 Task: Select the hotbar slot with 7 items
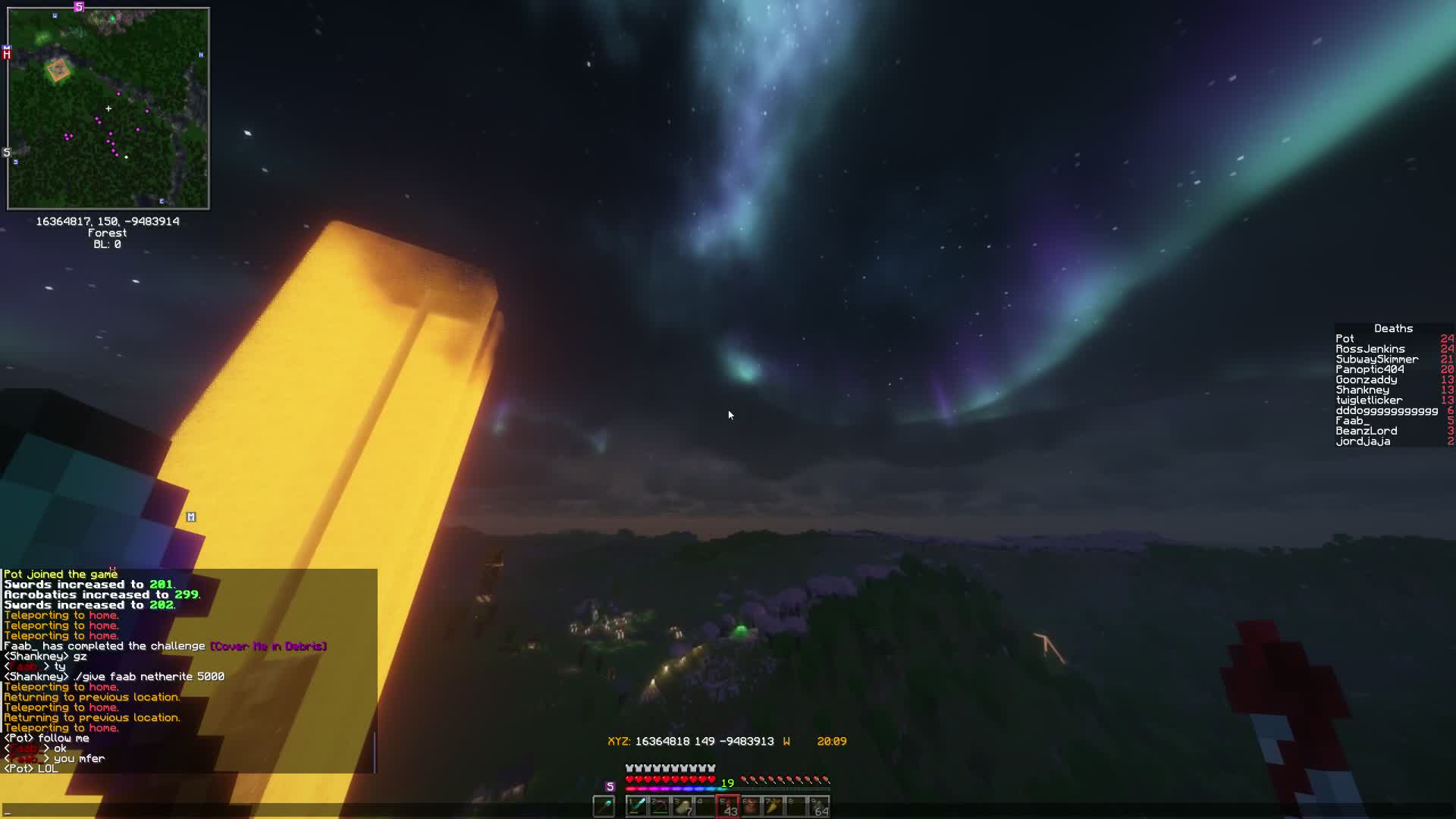pos(682,805)
